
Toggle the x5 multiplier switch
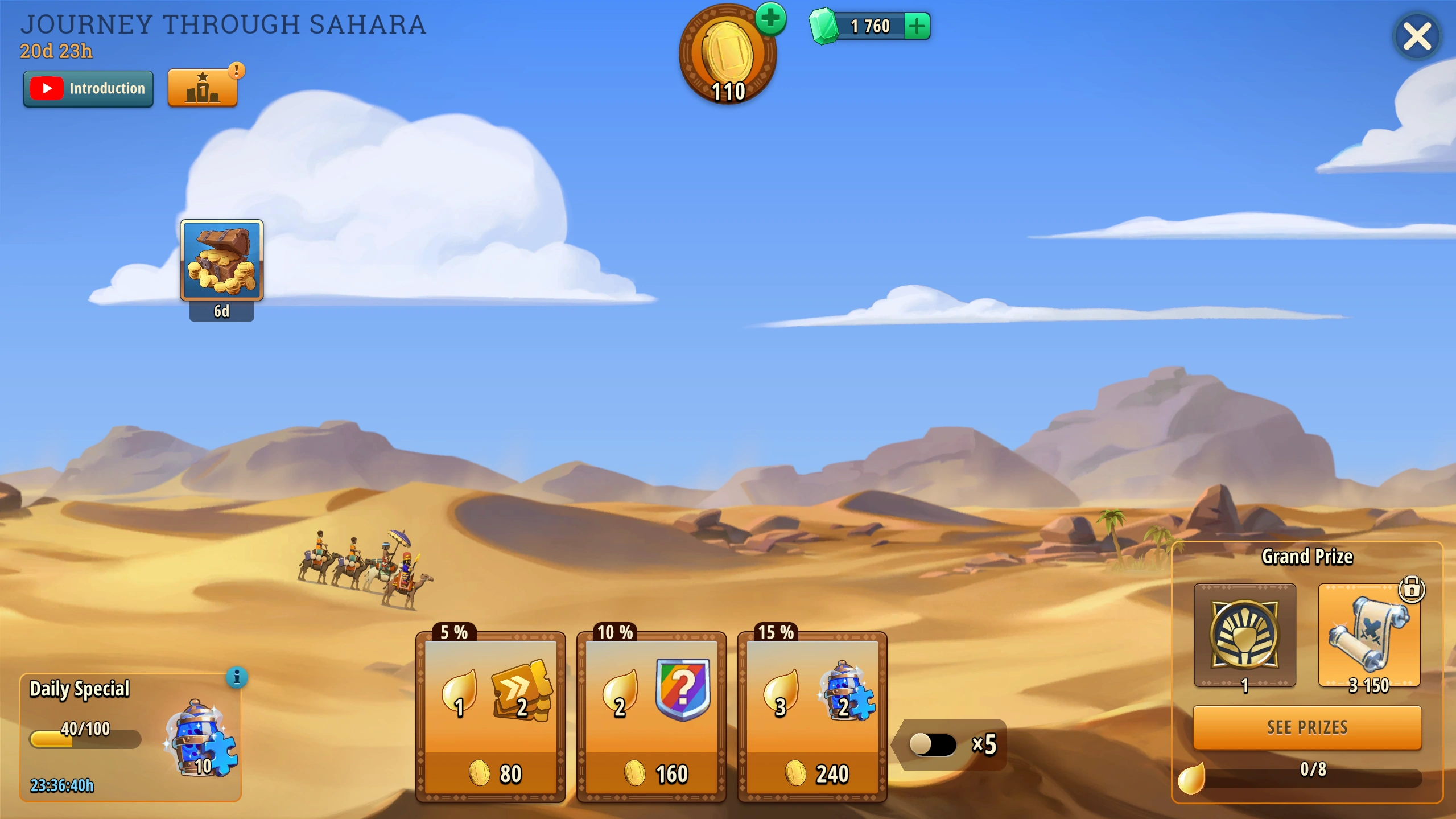click(933, 744)
